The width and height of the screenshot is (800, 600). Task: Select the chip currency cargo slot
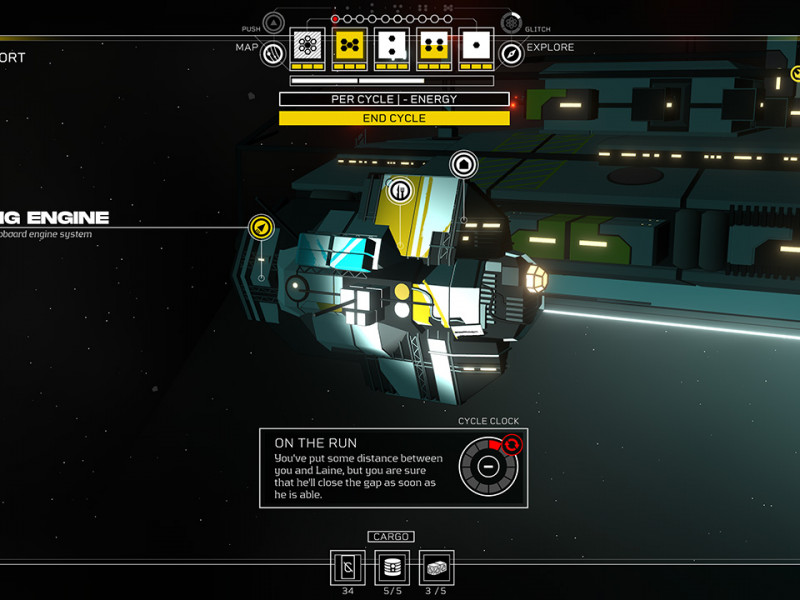[348, 567]
